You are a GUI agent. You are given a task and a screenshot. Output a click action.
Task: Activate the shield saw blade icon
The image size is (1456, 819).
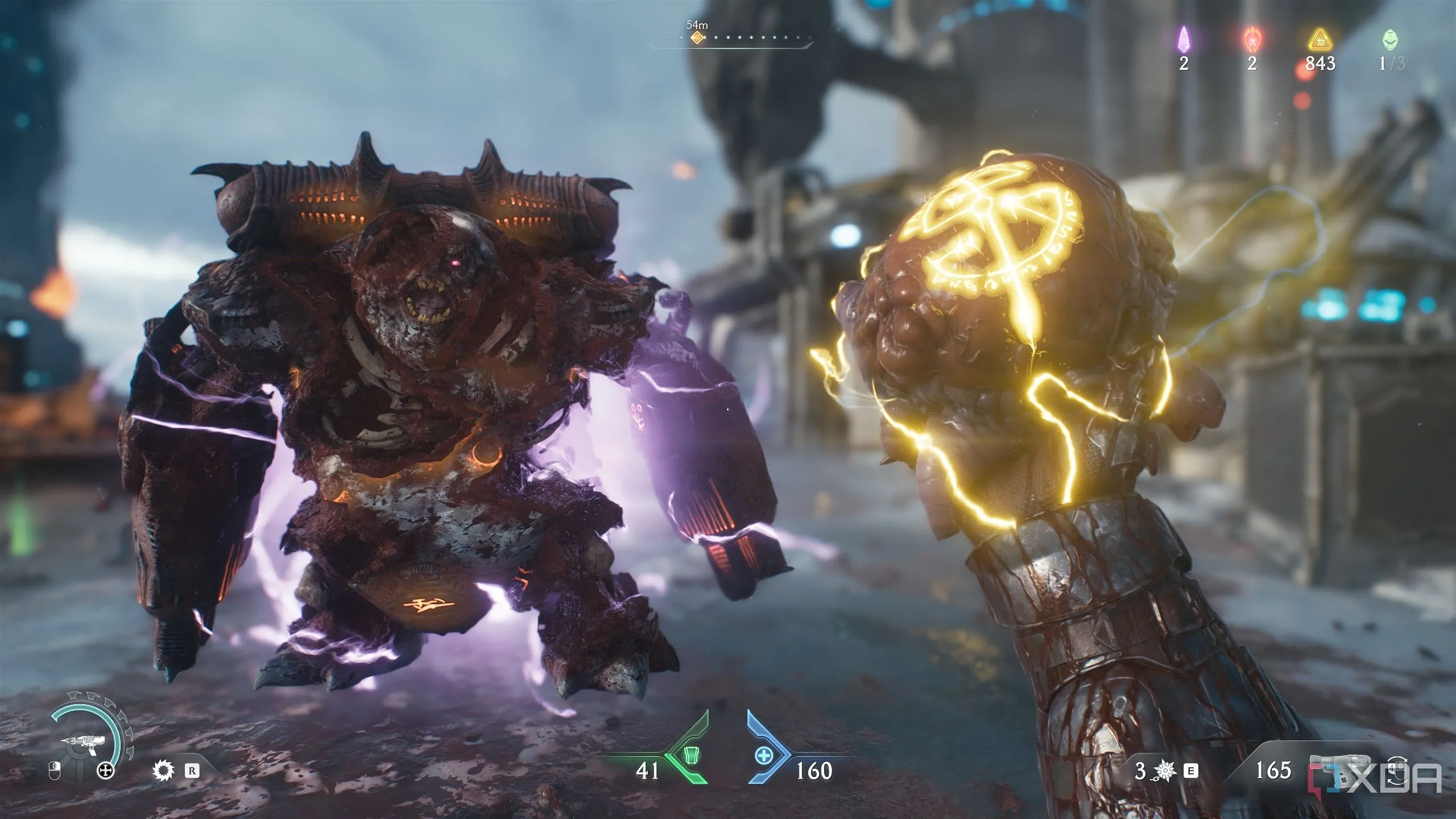[x=163, y=771]
